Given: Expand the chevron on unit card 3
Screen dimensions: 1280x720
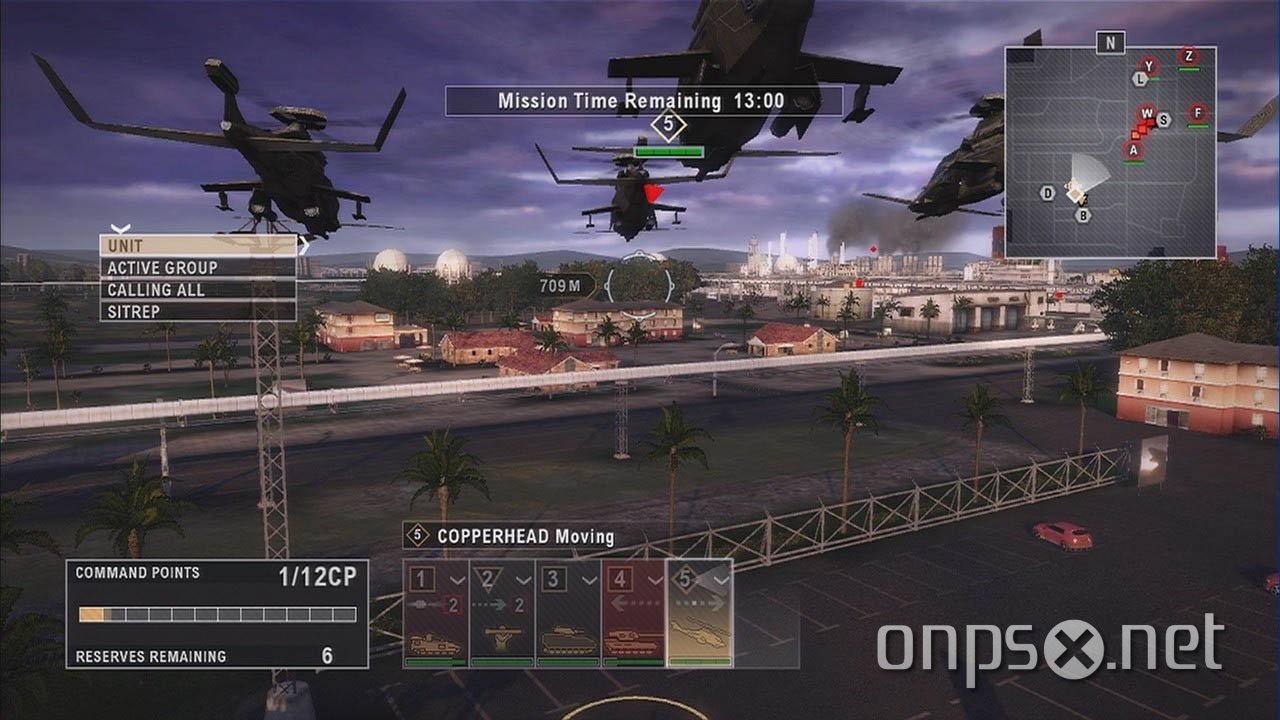Looking at the screenshot, I should [x=588, y=579].
